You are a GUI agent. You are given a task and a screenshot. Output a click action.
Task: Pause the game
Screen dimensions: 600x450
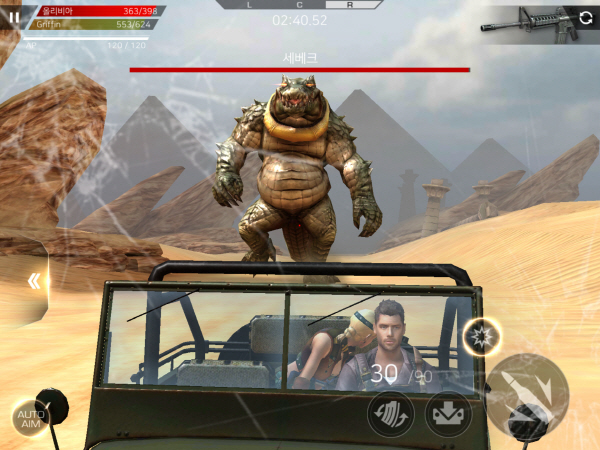pyautogui.click(x=14, y=17)
